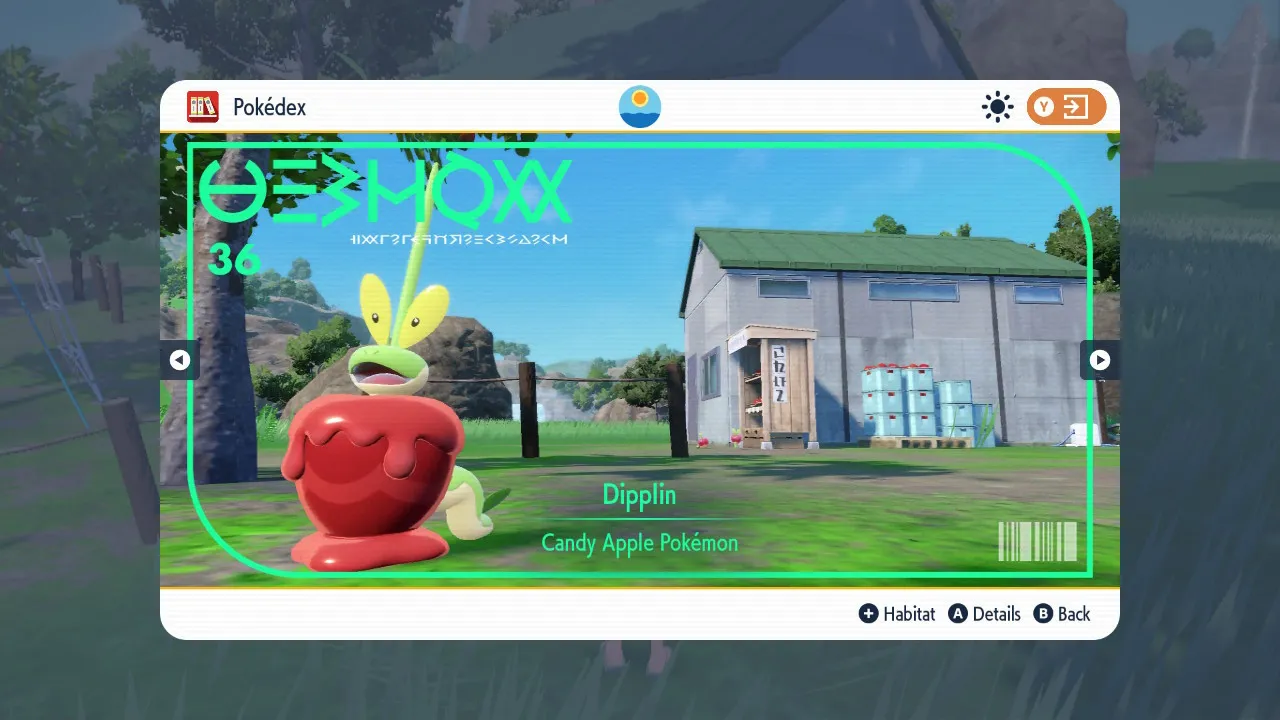Click the Candy Apple Pokémon category text
Screen dimensions: 1280x720
(x=639, y=543)
